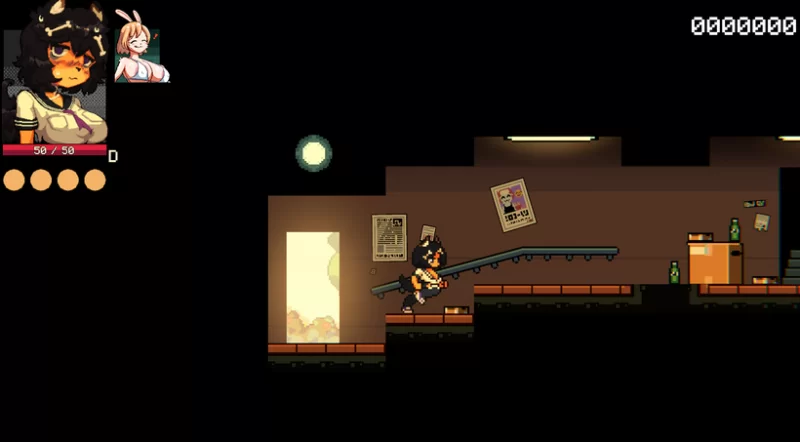This screenshot has height=442, width=800.
Task: Click the dog-girl player character portrait
Action: click(55, 75)
